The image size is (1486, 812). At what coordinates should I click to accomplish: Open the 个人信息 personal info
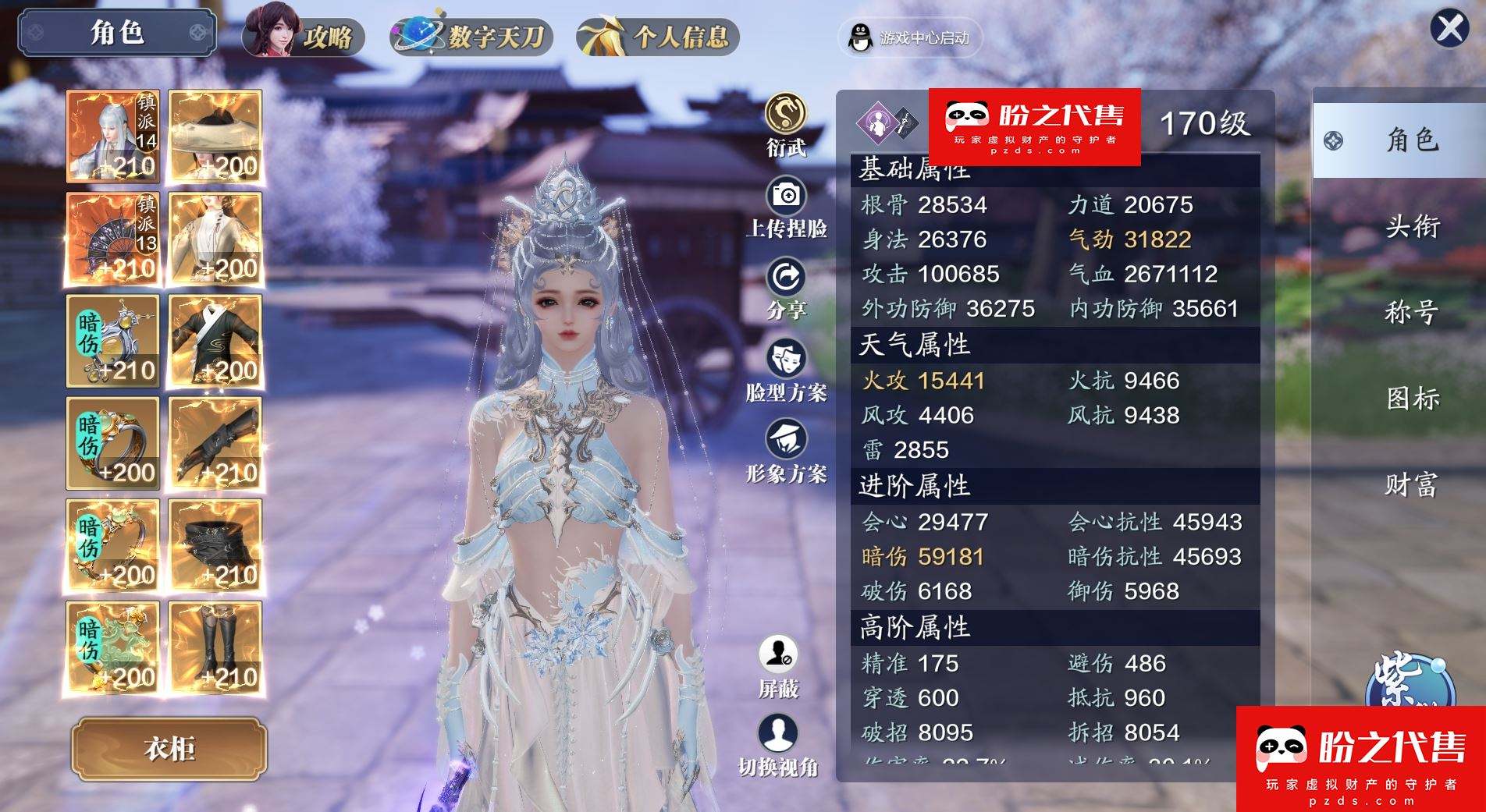coord(658,36)
